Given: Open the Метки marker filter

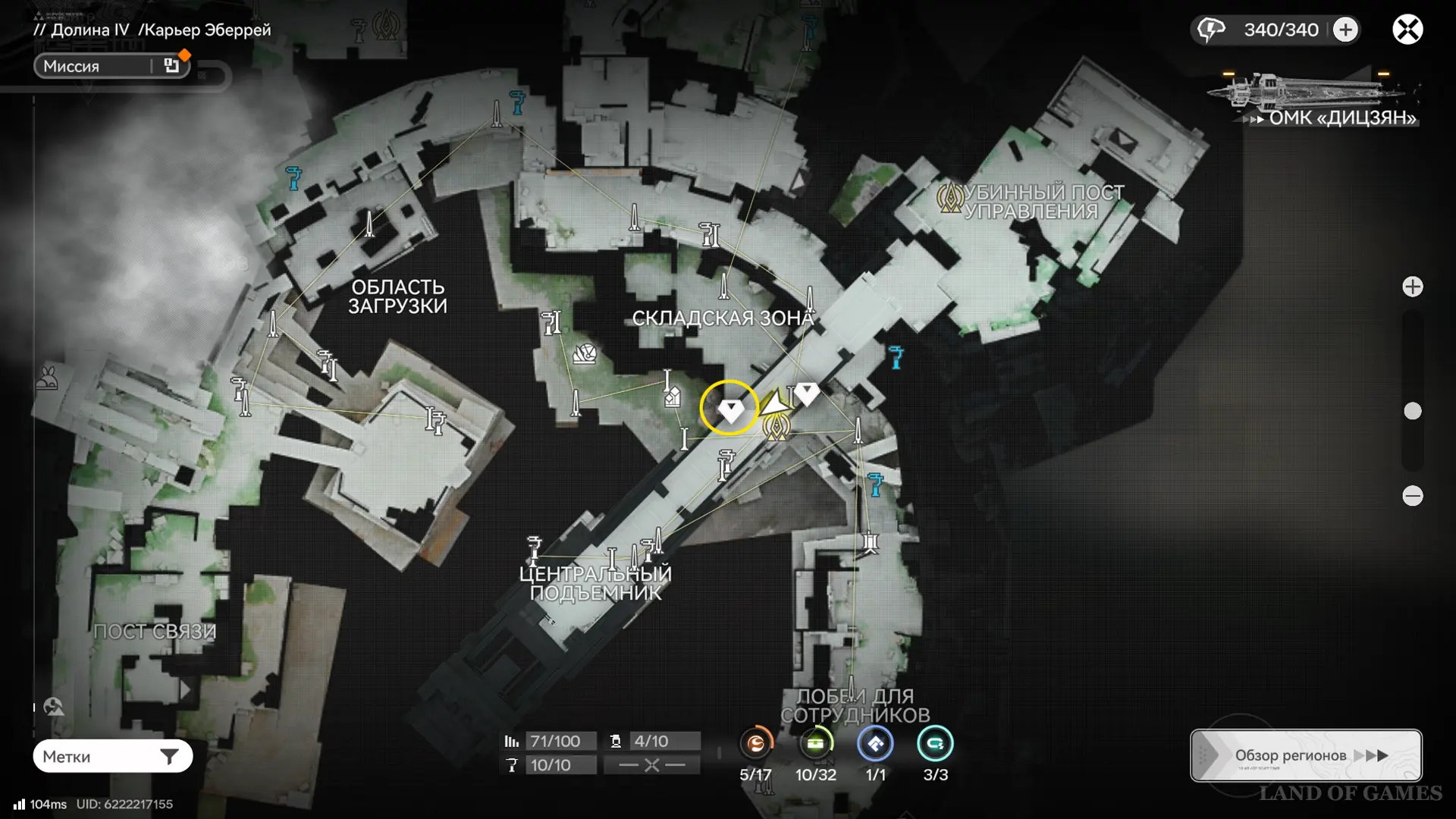Looking at the screenshot, I should click(112, 756).
